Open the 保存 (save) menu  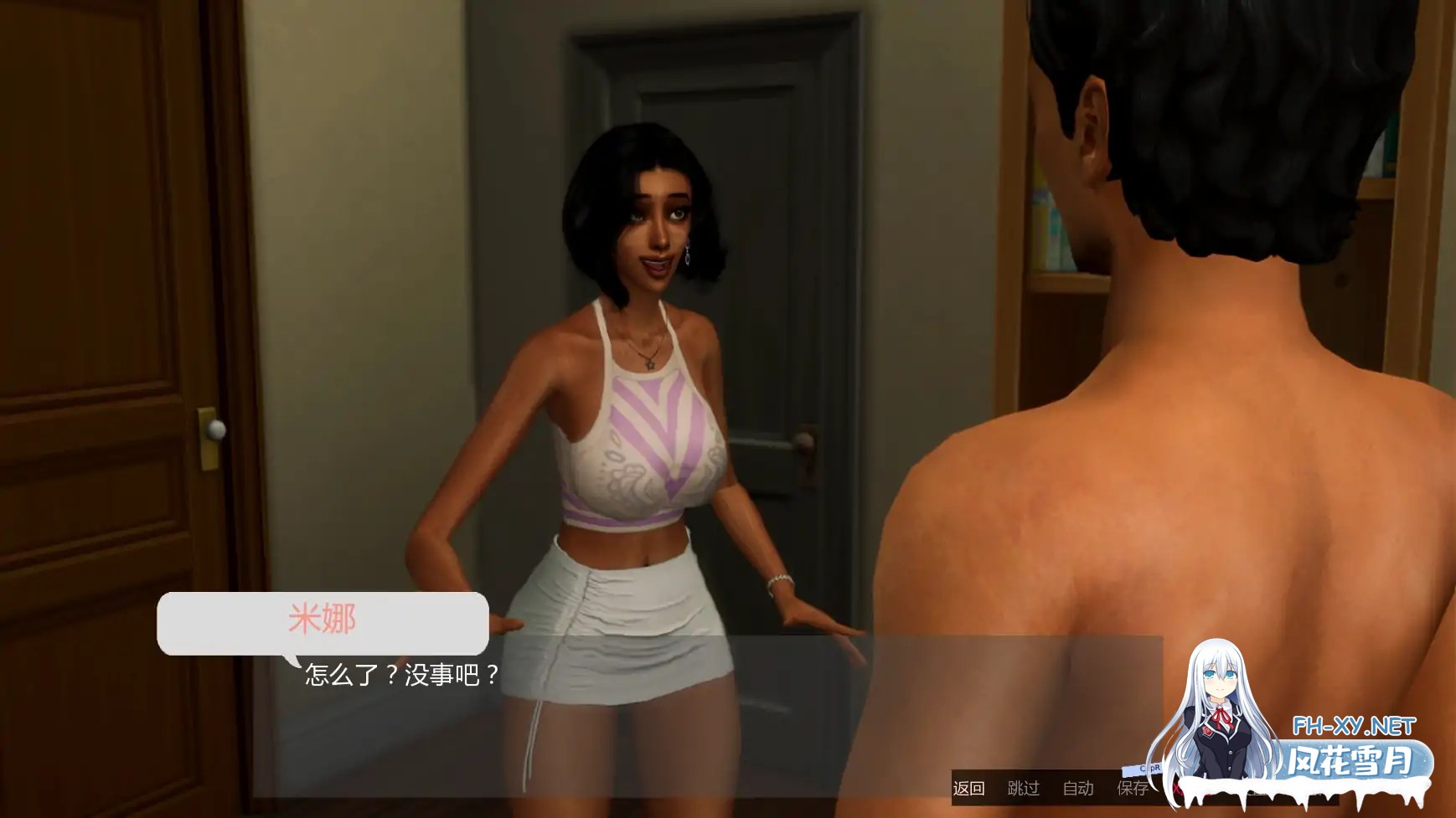(1132, 788)
